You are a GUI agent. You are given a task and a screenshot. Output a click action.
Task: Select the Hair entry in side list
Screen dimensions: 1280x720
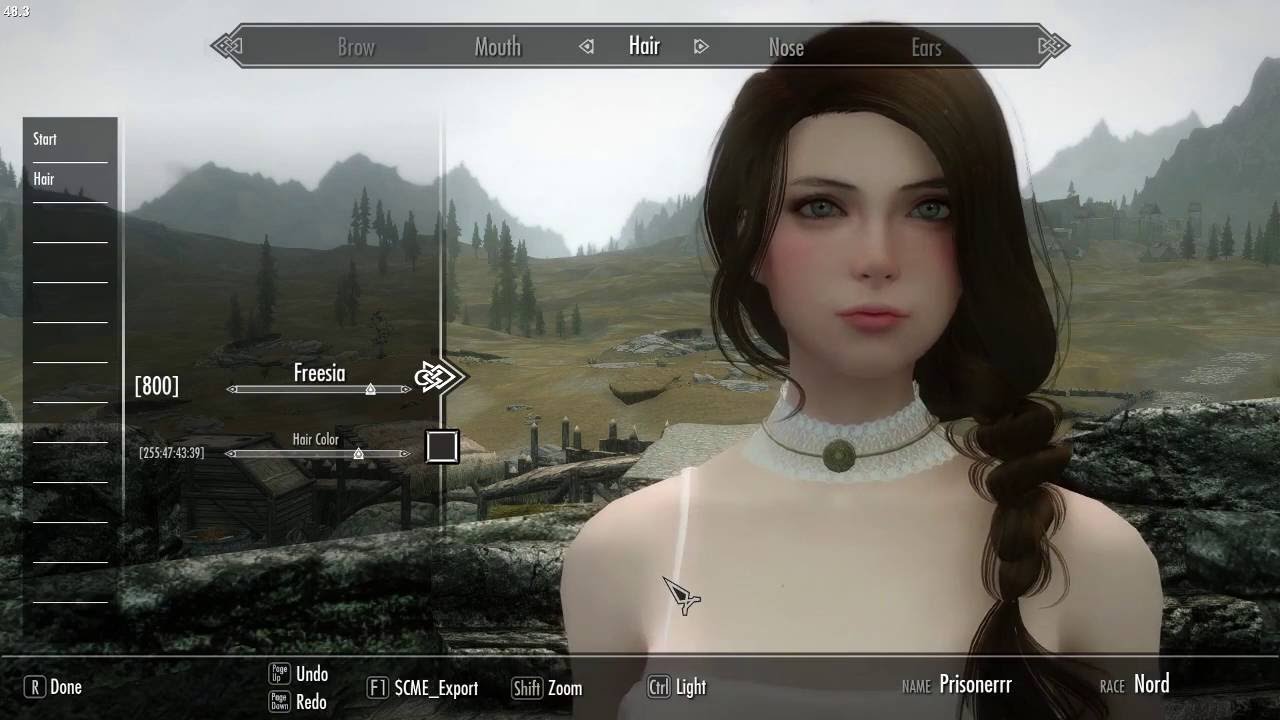(x=44, y=179)
